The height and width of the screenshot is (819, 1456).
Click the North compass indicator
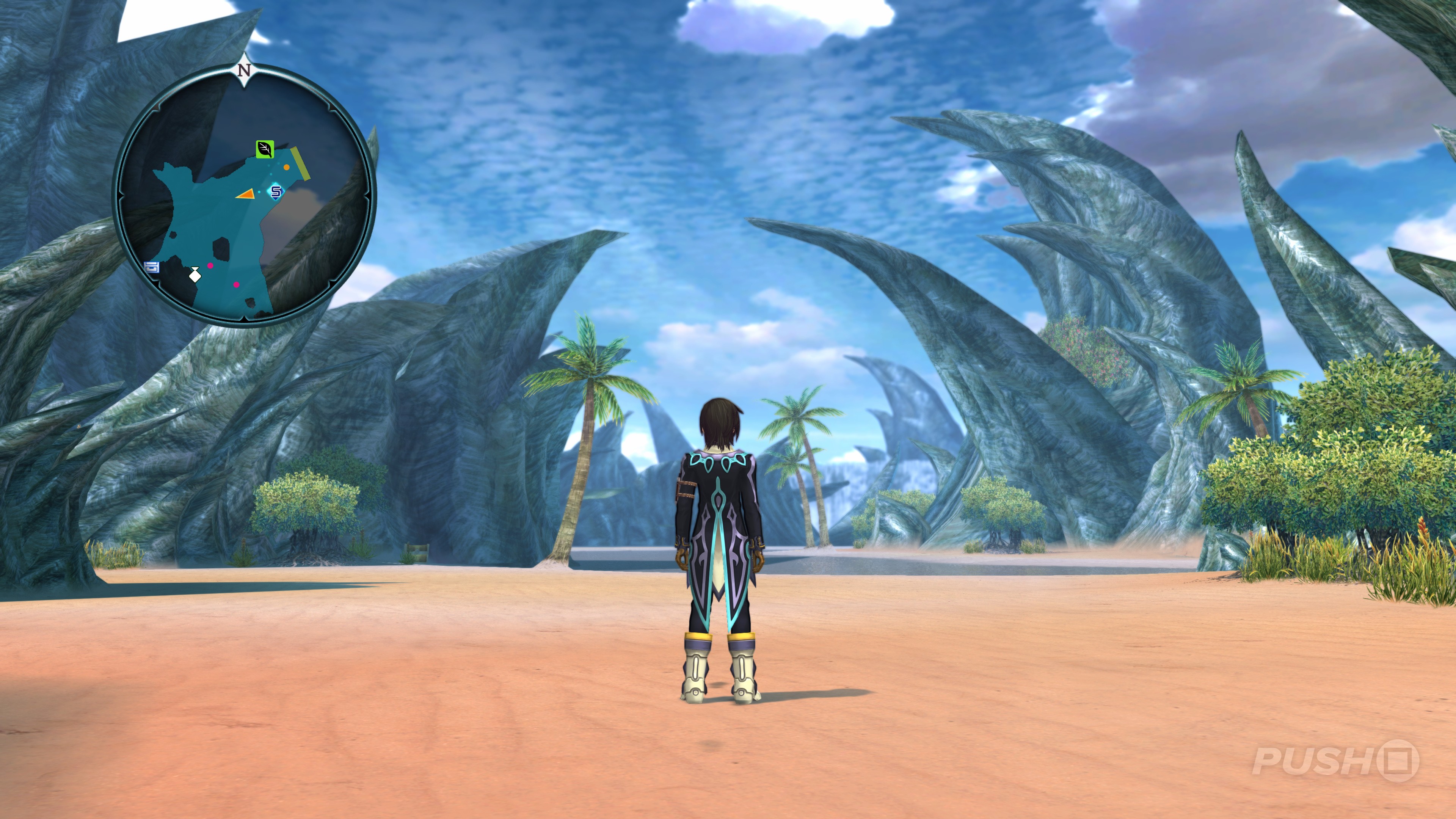244,71
